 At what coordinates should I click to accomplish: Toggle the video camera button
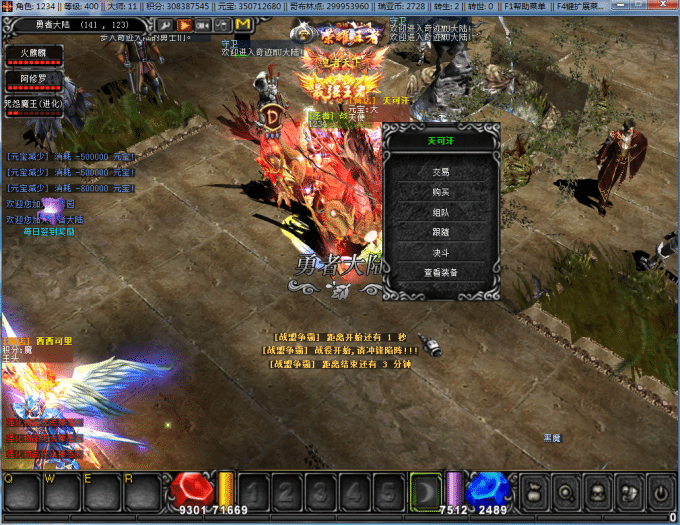point(203,23)
